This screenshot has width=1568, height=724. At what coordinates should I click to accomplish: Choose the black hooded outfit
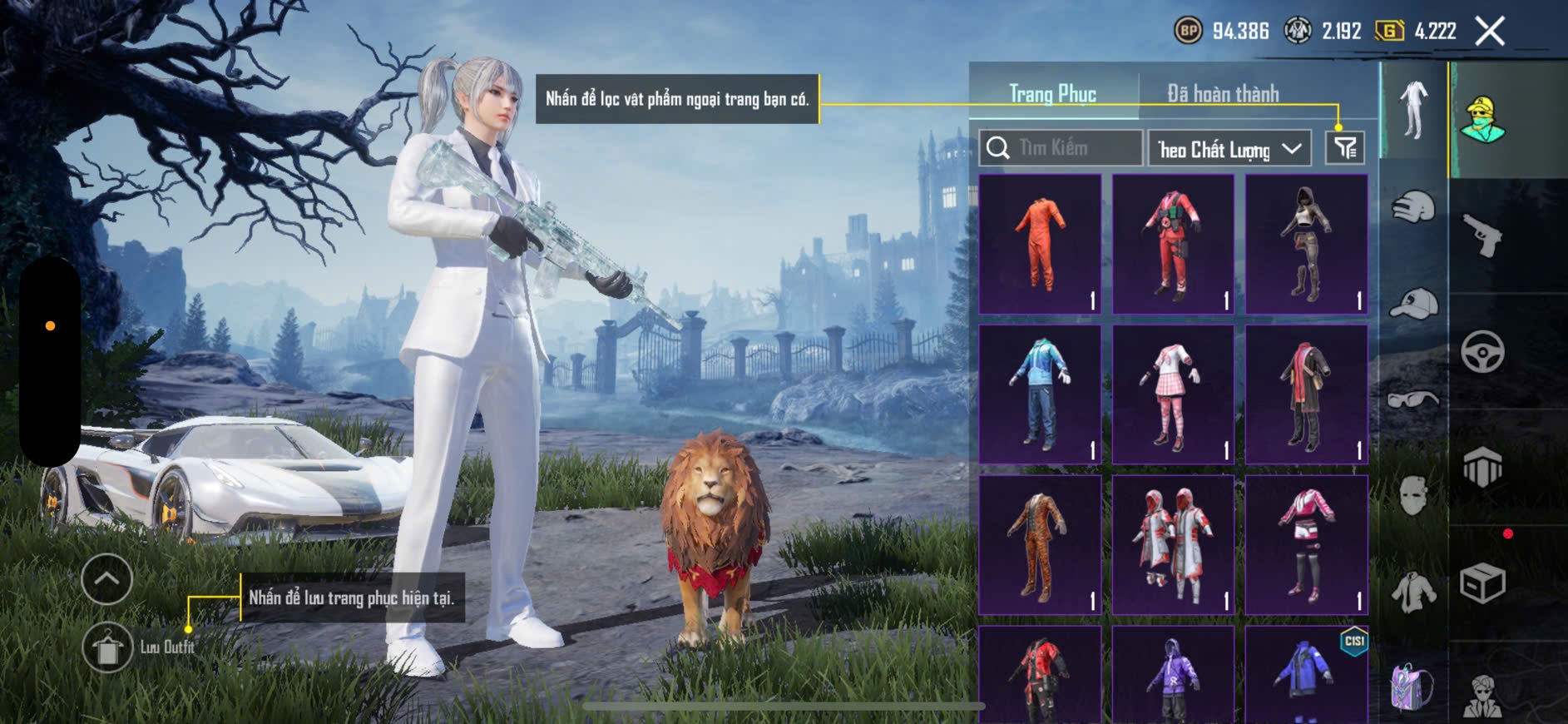click(1306, 244)
